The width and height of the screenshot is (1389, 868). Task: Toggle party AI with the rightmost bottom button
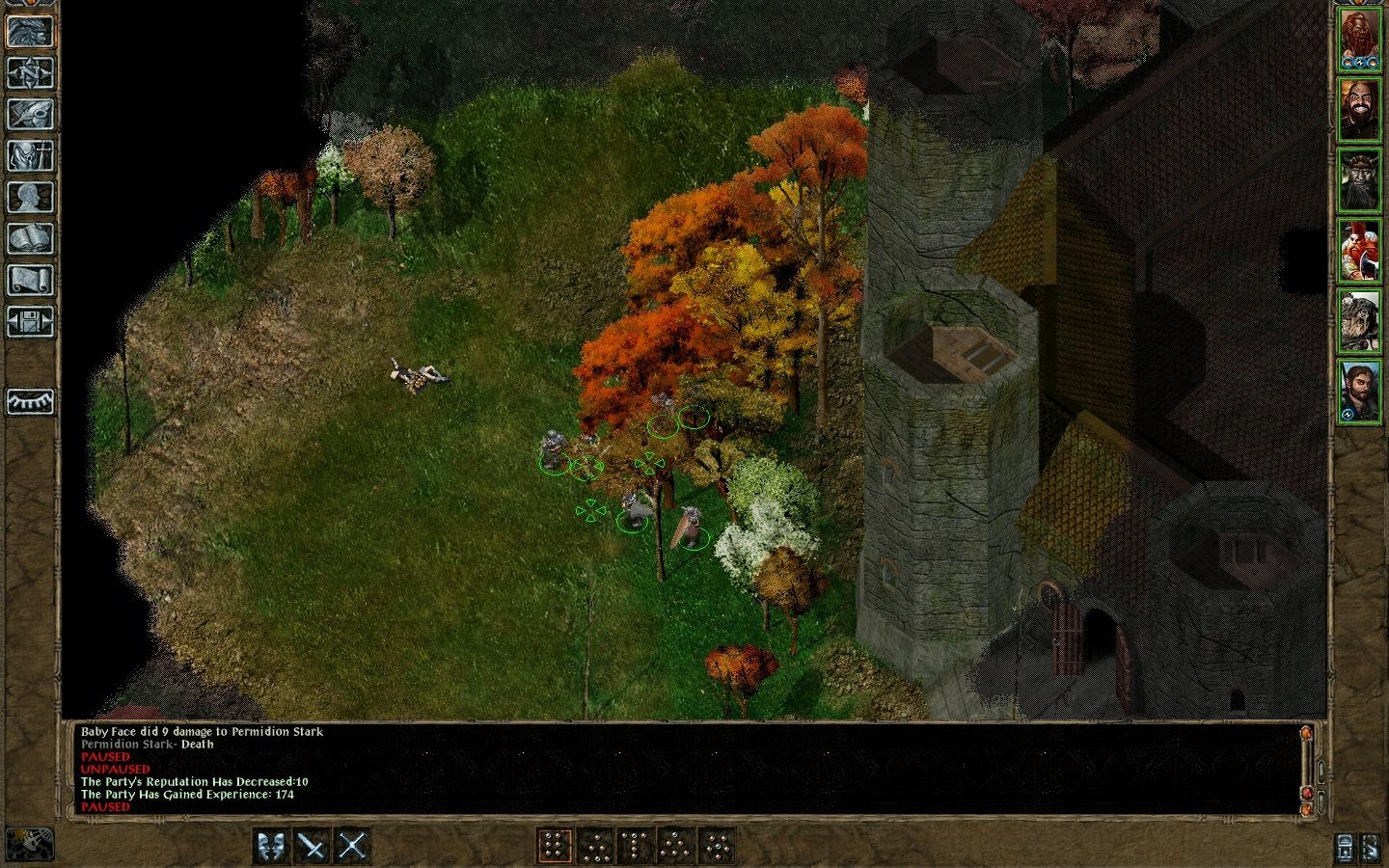pyautogui.click(x=1371, y=846)
